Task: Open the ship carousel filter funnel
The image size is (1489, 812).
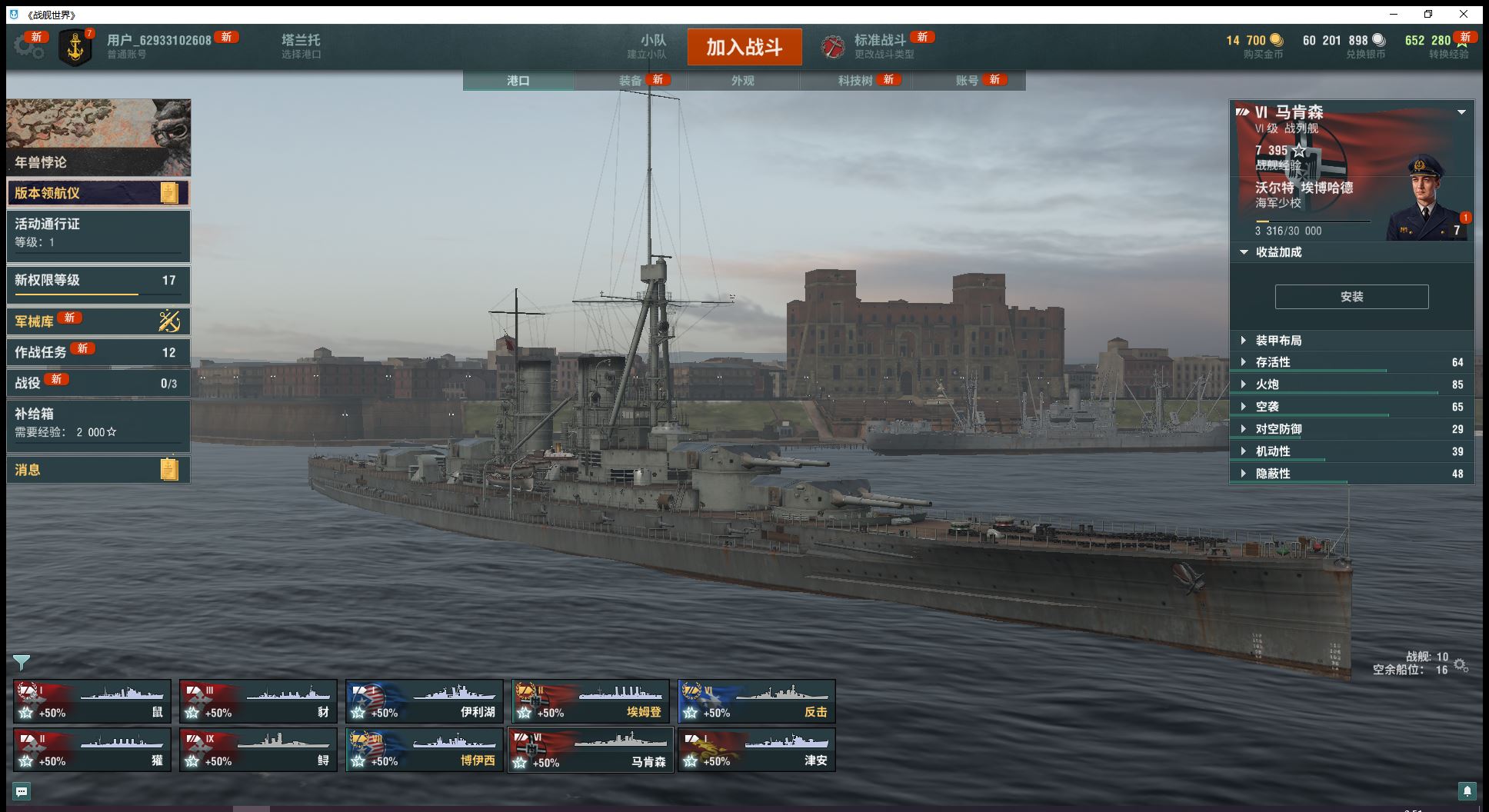Action: click(x=22, y=662)
